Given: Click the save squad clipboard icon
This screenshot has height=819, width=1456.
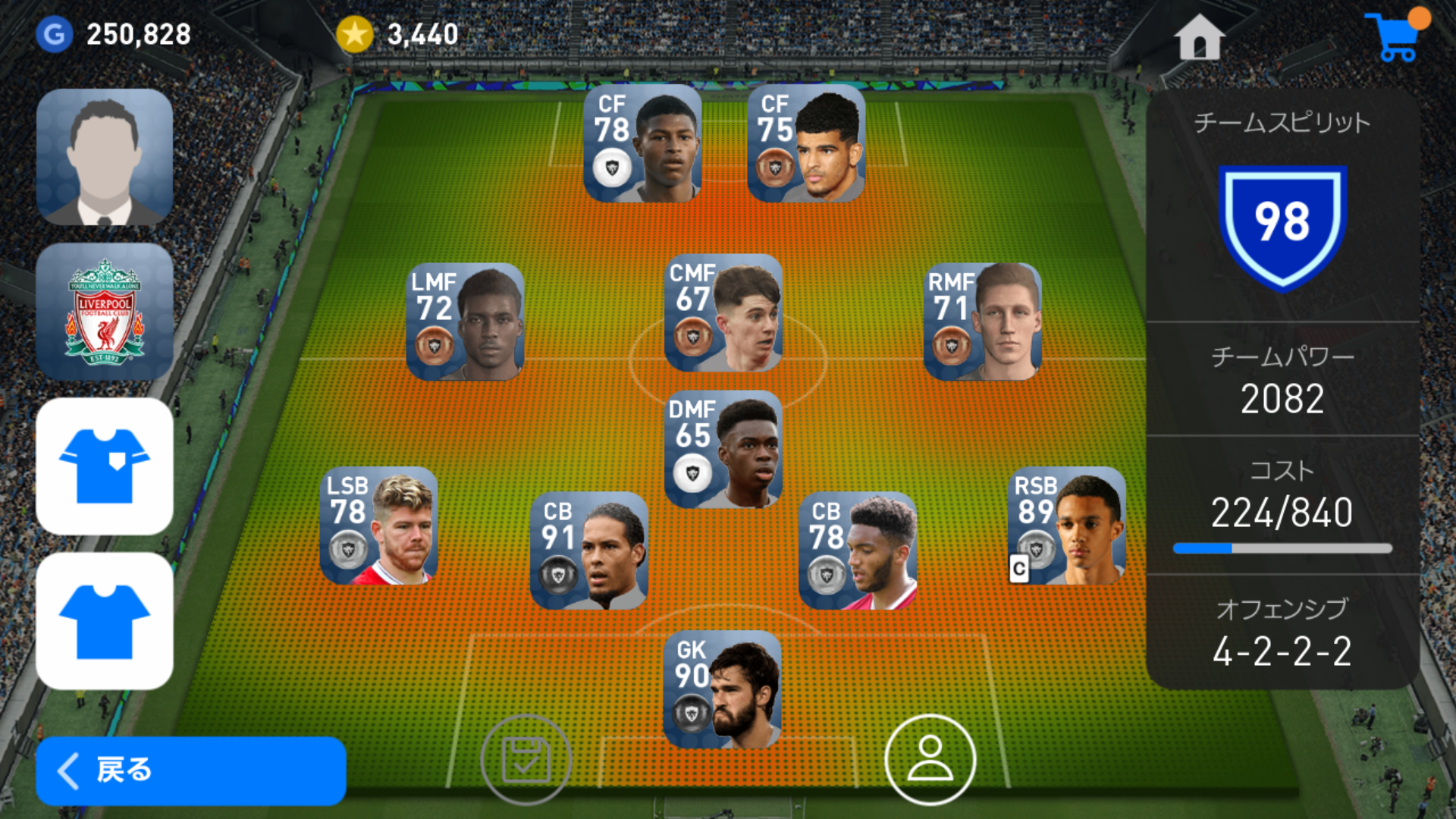Looking at the screenshot, I should point(526,759).
